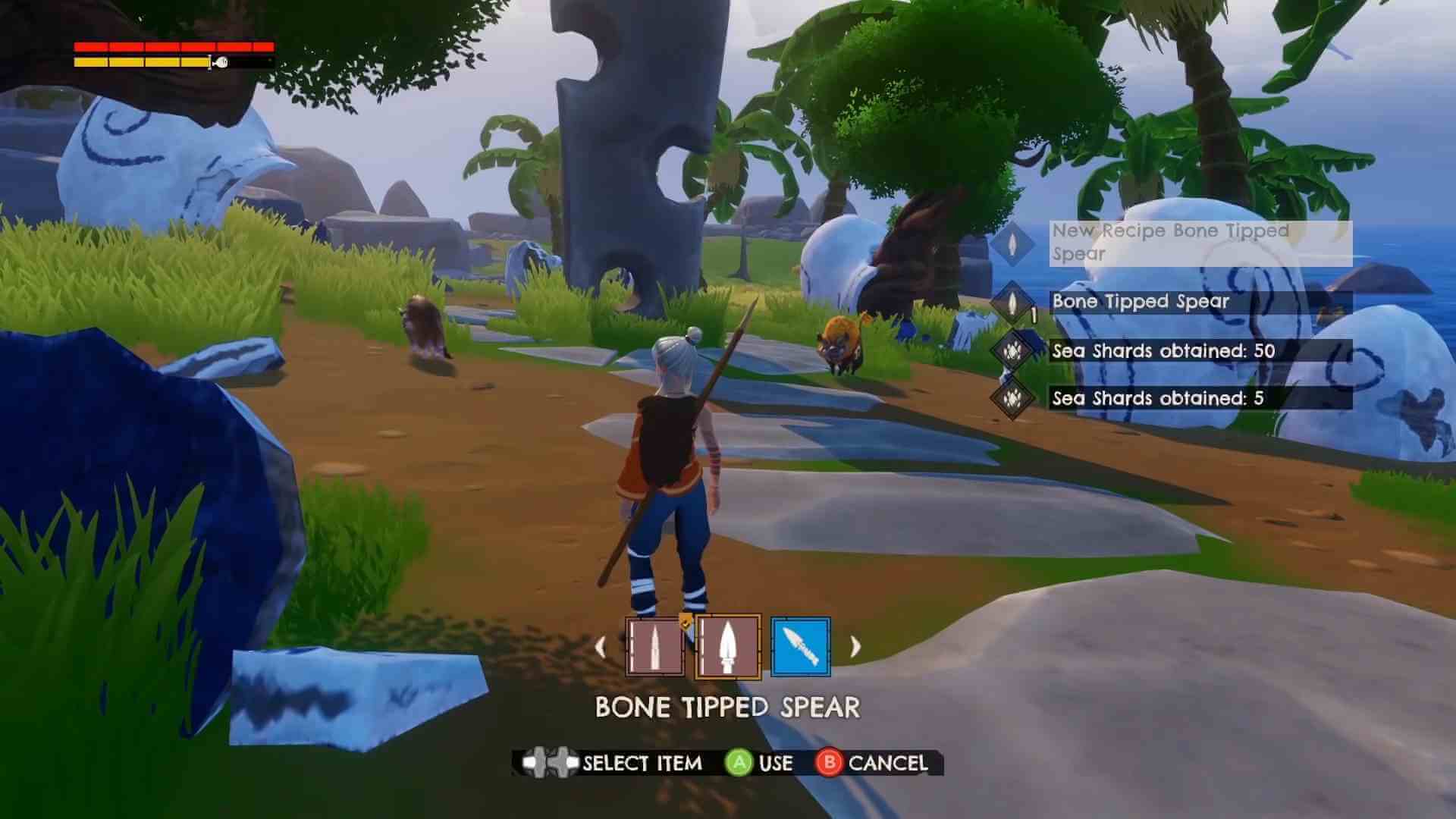Click the red health bar at top left
1456x819 pixels.
pos(171,48)
